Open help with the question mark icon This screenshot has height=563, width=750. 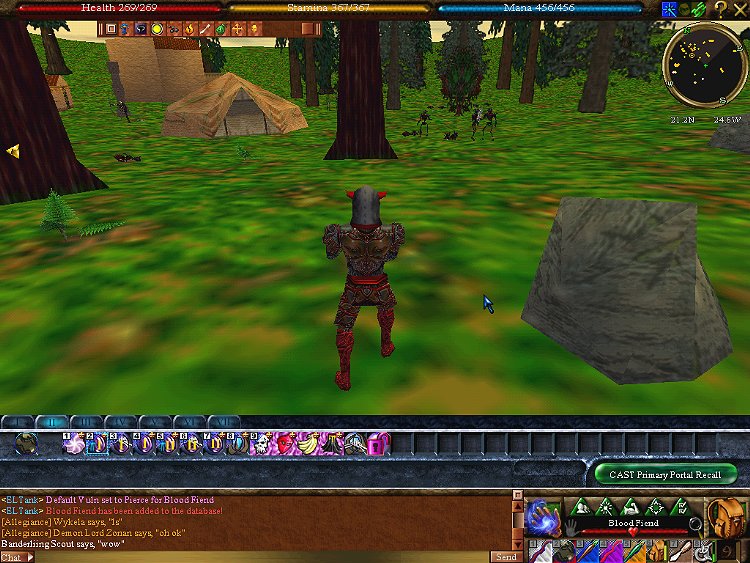tap(720, 8)
